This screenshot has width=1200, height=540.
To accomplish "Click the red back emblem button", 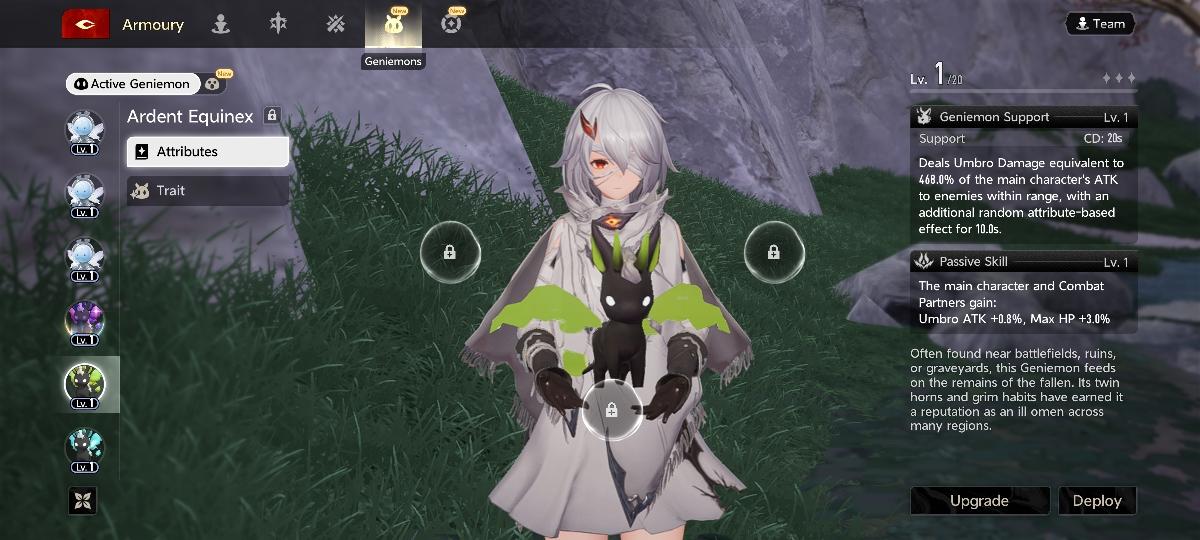I will click(x=85, y=24).
